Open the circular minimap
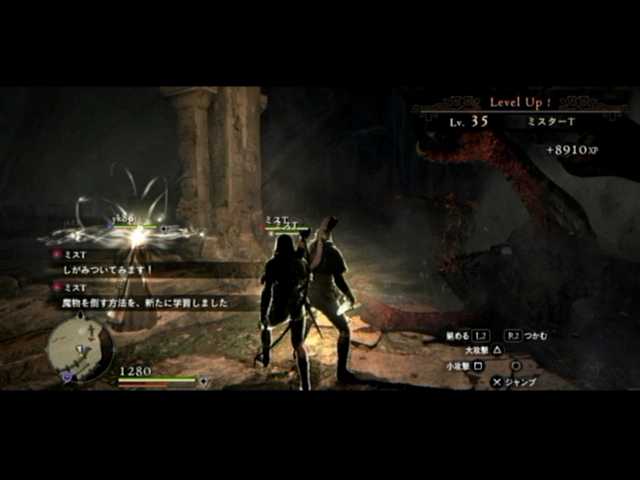640x480 pixels. 79,348
